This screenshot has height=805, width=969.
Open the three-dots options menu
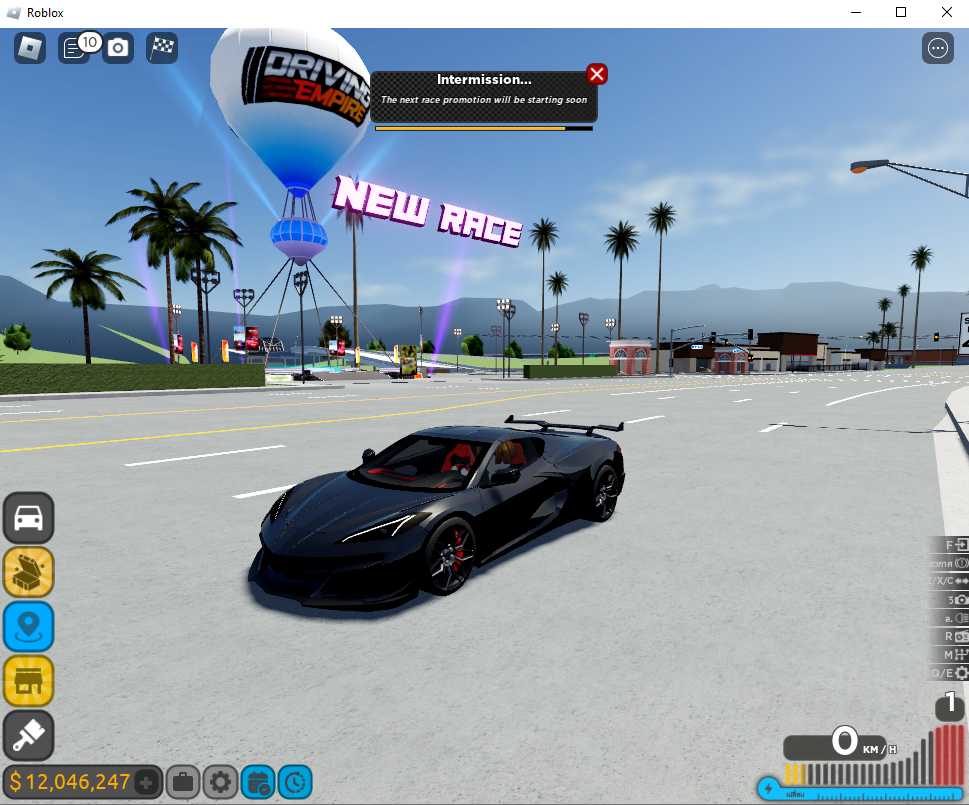938,47
